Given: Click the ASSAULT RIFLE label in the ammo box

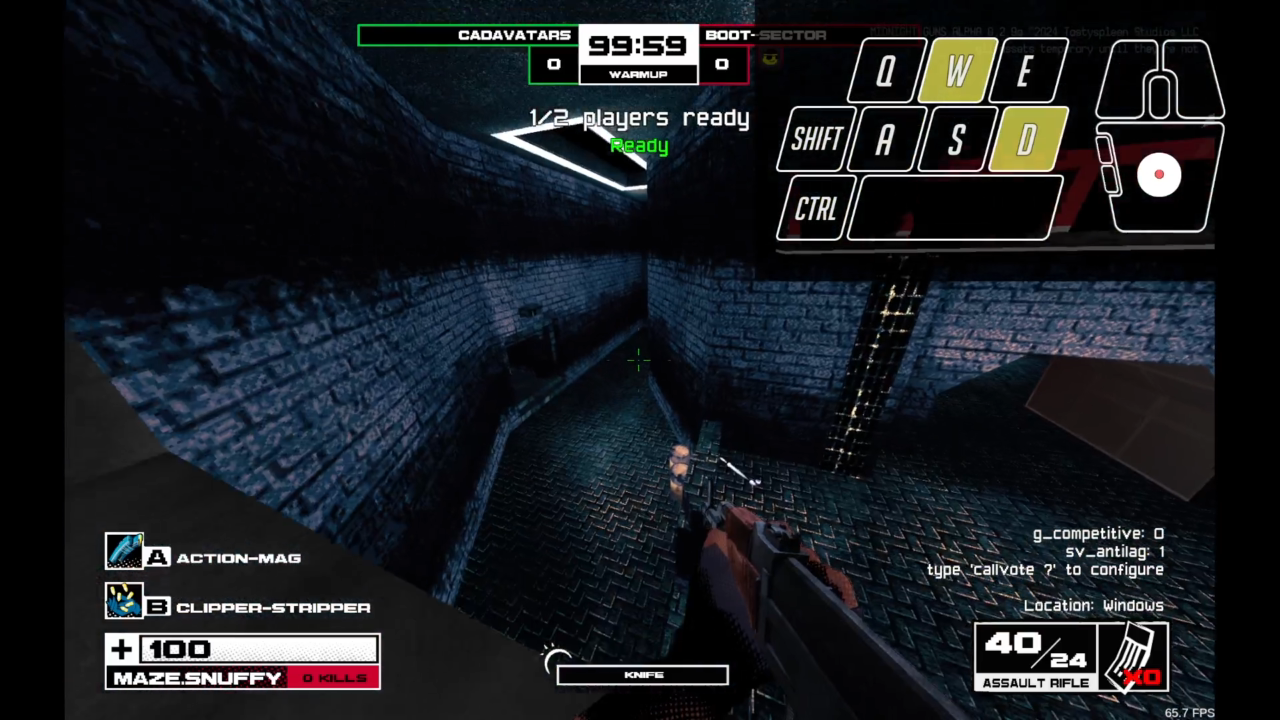Looking at the screenshot, I should [1036, 684].
